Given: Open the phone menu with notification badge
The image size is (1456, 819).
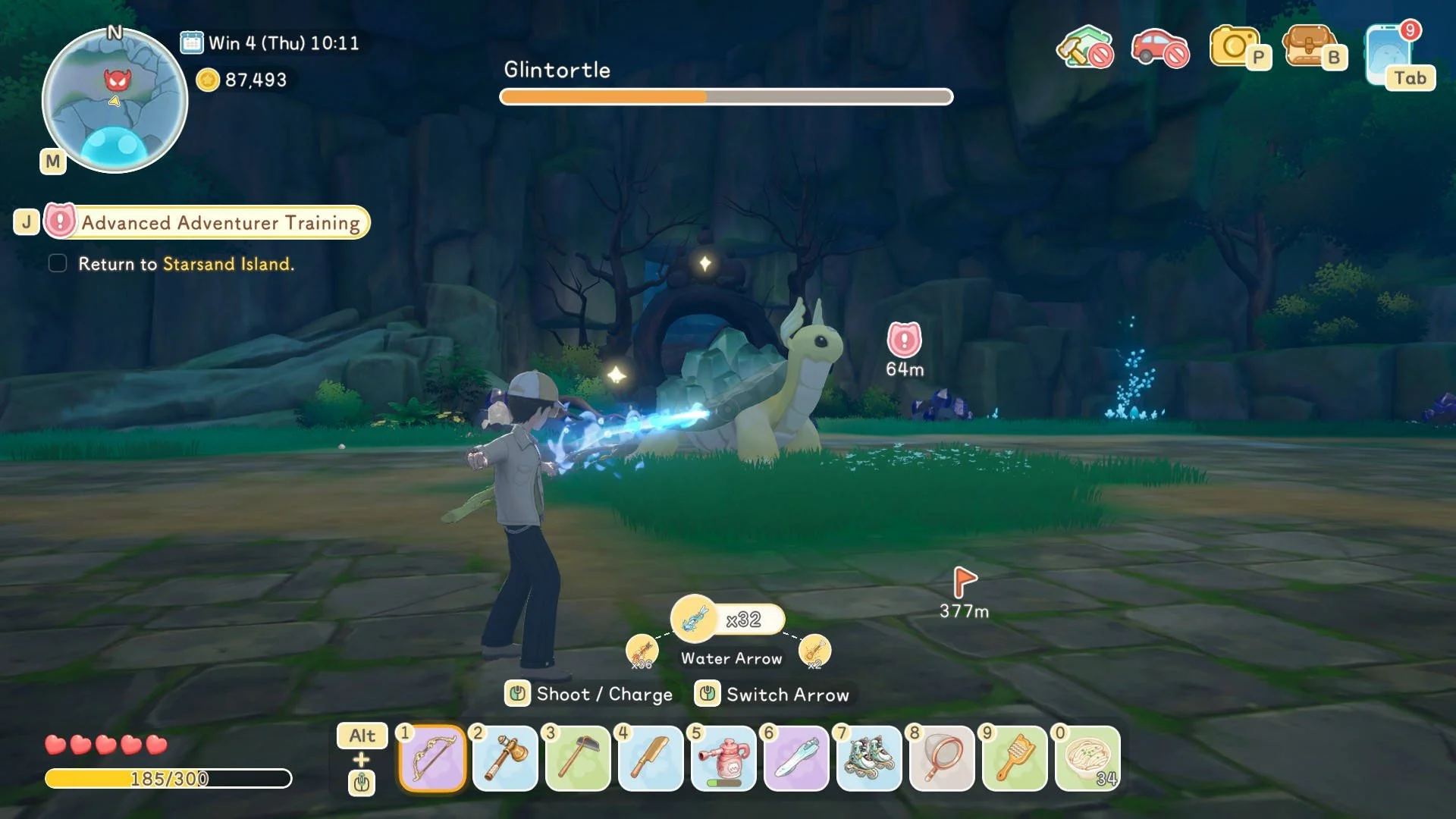Looking at the screenshot, I should (1389, 53).
